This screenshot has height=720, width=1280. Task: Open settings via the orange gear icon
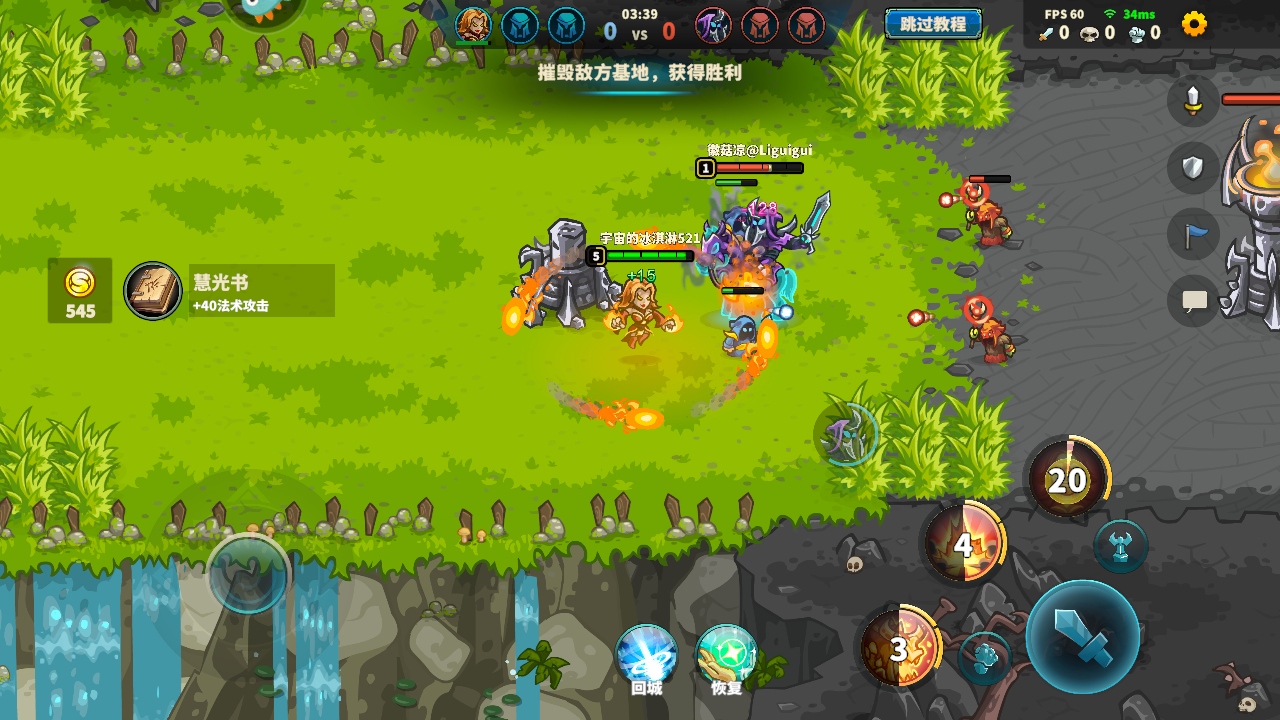(x=1194, y=24)
